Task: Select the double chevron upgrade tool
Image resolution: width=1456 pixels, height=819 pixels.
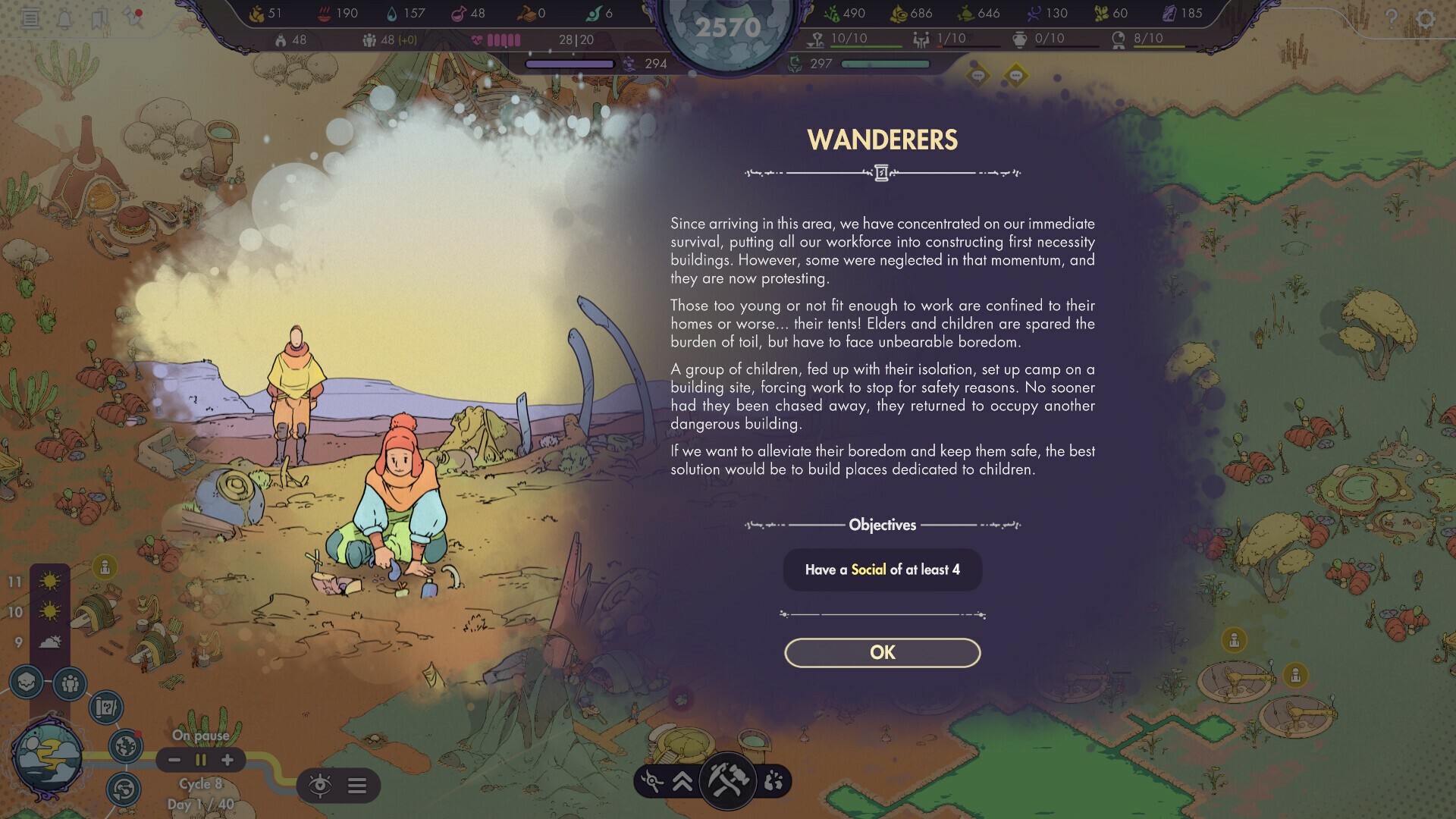Action: pyautogui.click(x=682, y=781)
